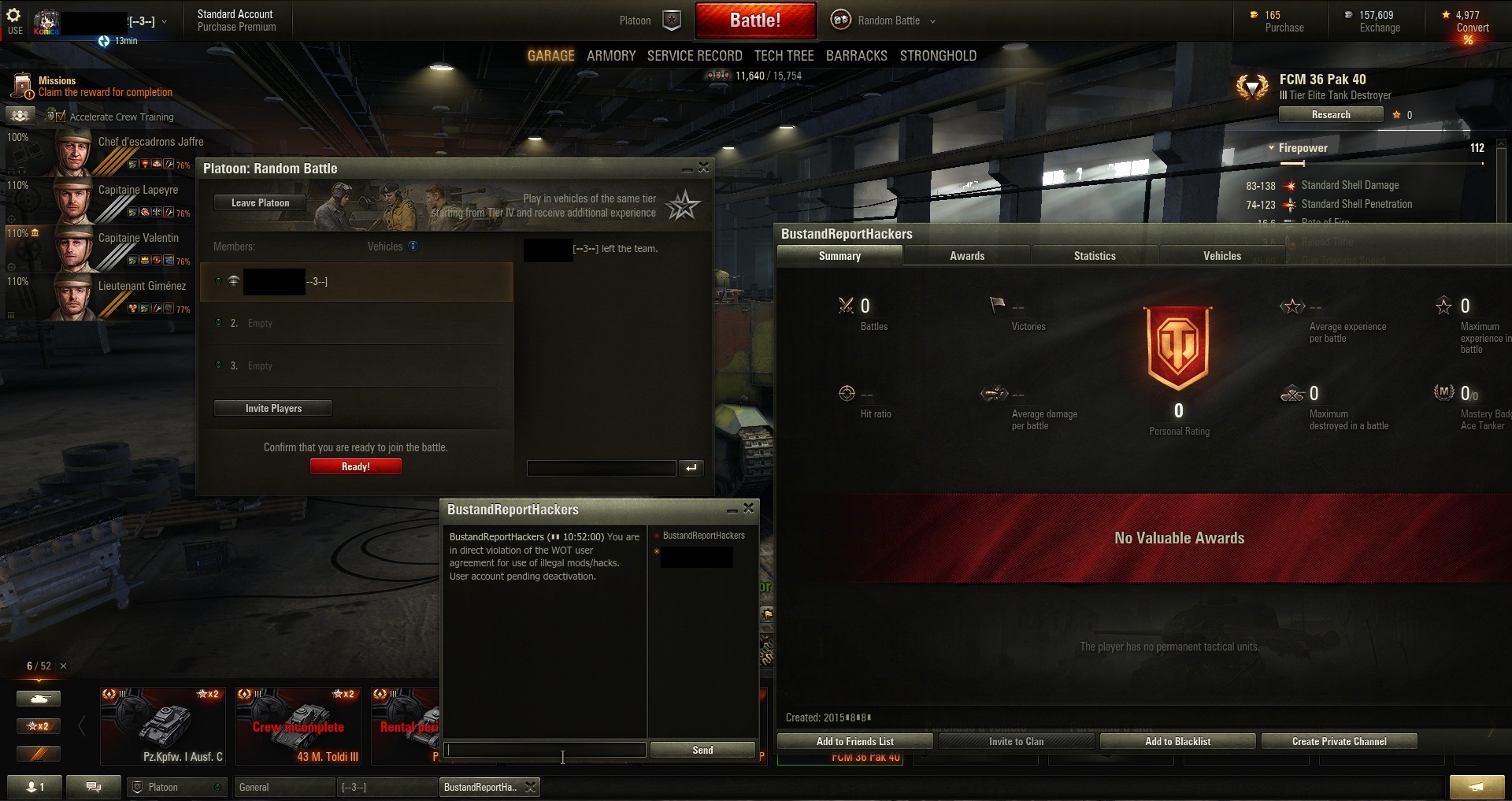This screenshot has width=1512, height=801.
Task: Send the private chat message
Action: click(702, 751)
